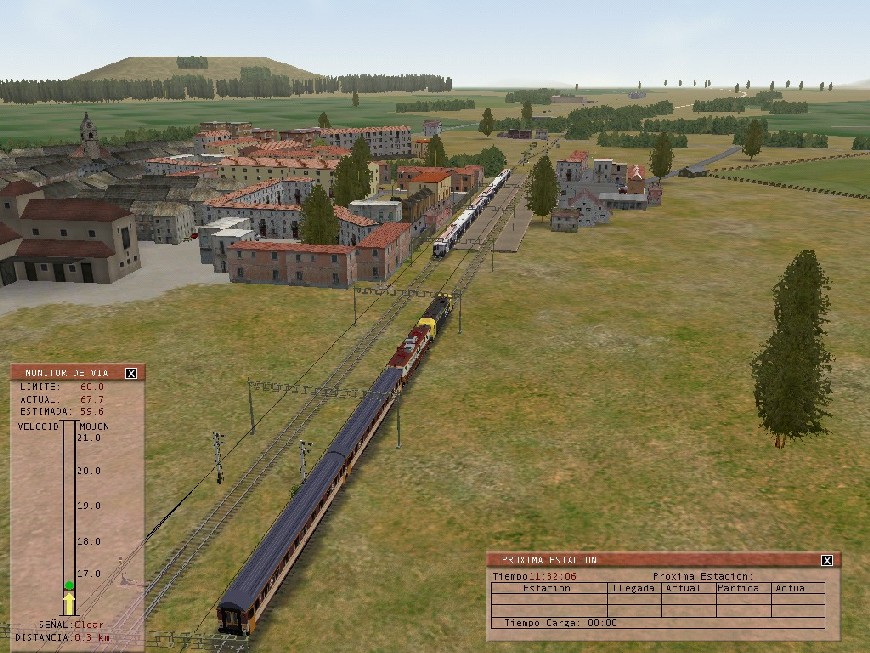Close the Monitor de Via window
This screenshot has width=870, height=653.
(x=131, y=373)
